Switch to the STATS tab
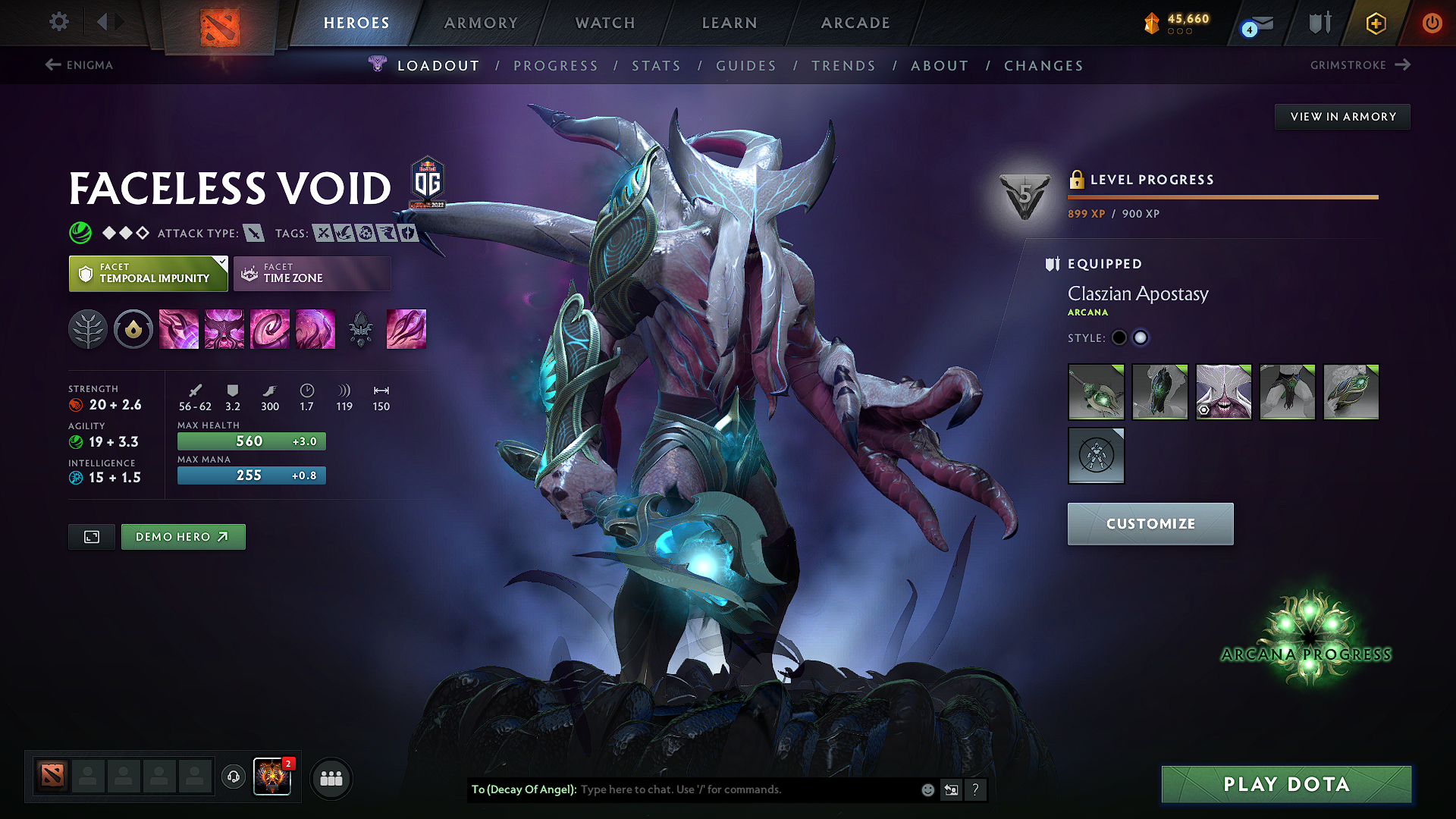The height and width of the screenshot is (819, 1456). (x=657, y=65)
